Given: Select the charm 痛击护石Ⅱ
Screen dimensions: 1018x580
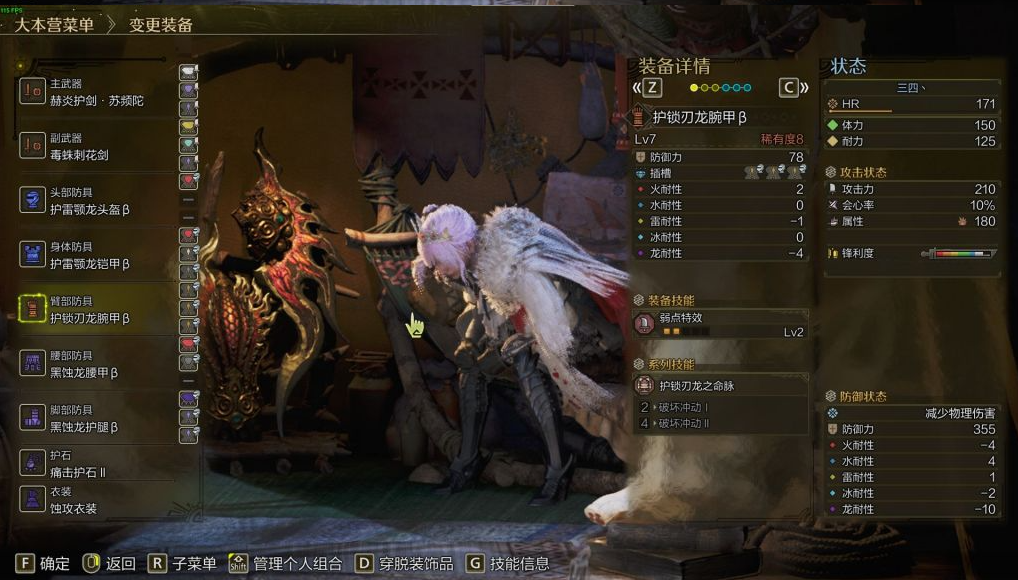Looking at the screenshot, I should [95, 463].
